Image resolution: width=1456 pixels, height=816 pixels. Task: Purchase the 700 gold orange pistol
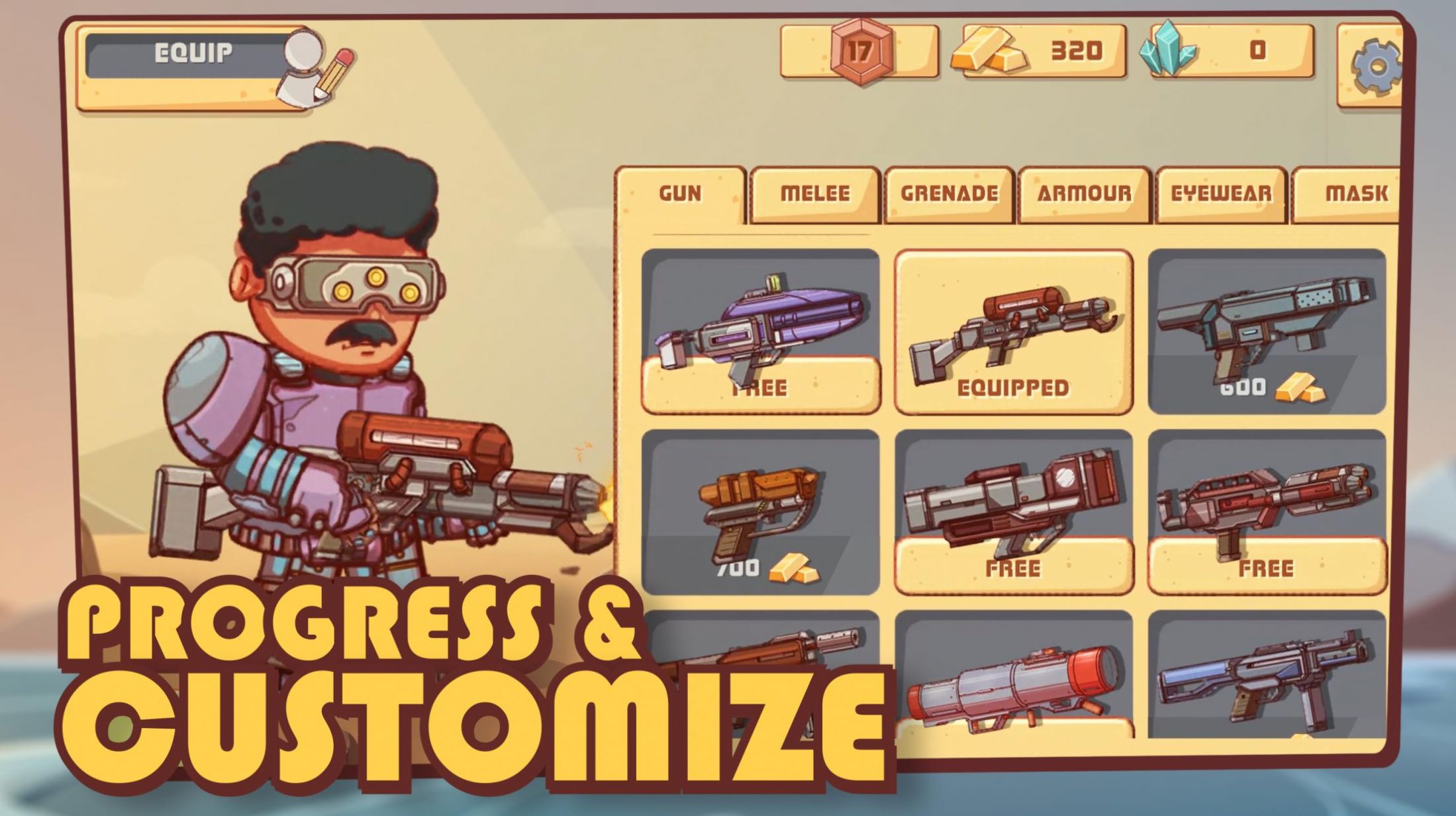[760, 512]
